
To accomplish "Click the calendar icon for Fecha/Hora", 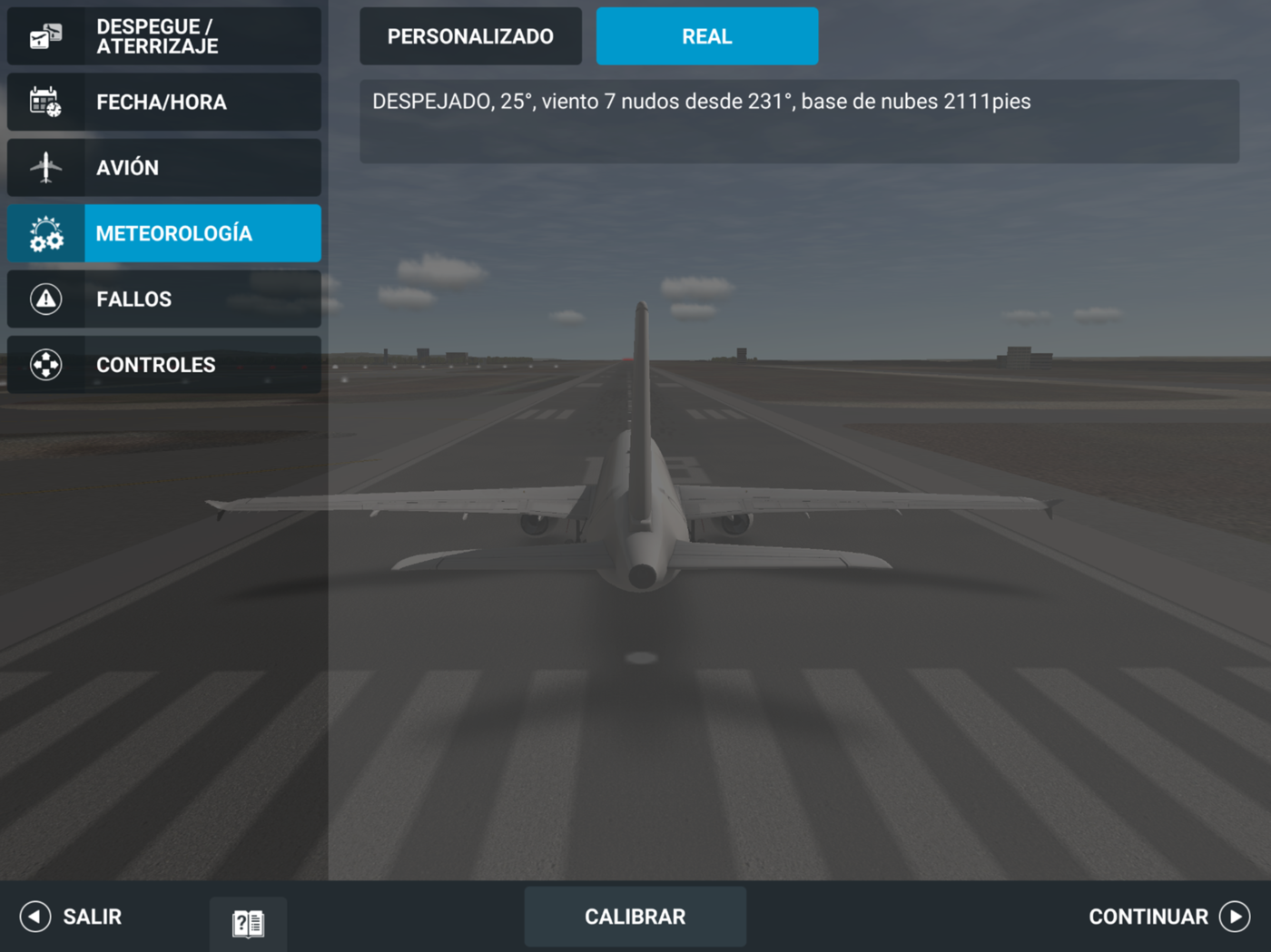I will tap(45, 103).
